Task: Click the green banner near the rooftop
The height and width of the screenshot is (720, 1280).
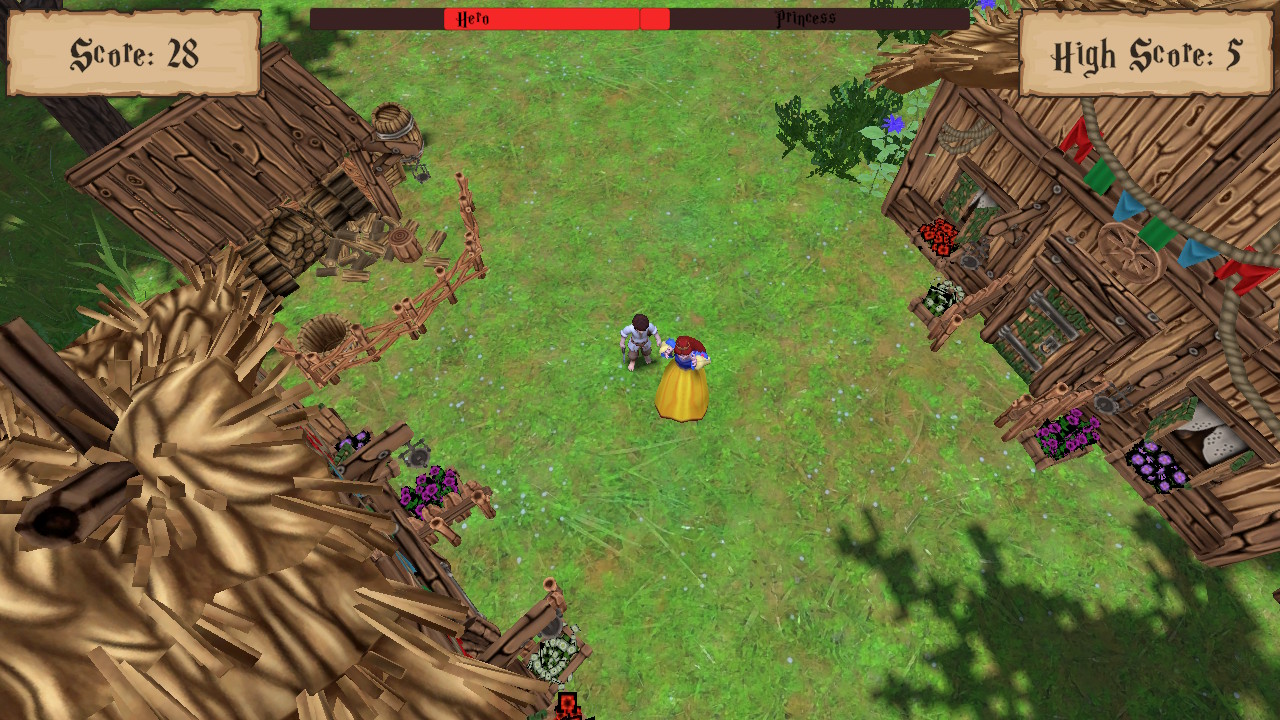Action: [1100, 177]
